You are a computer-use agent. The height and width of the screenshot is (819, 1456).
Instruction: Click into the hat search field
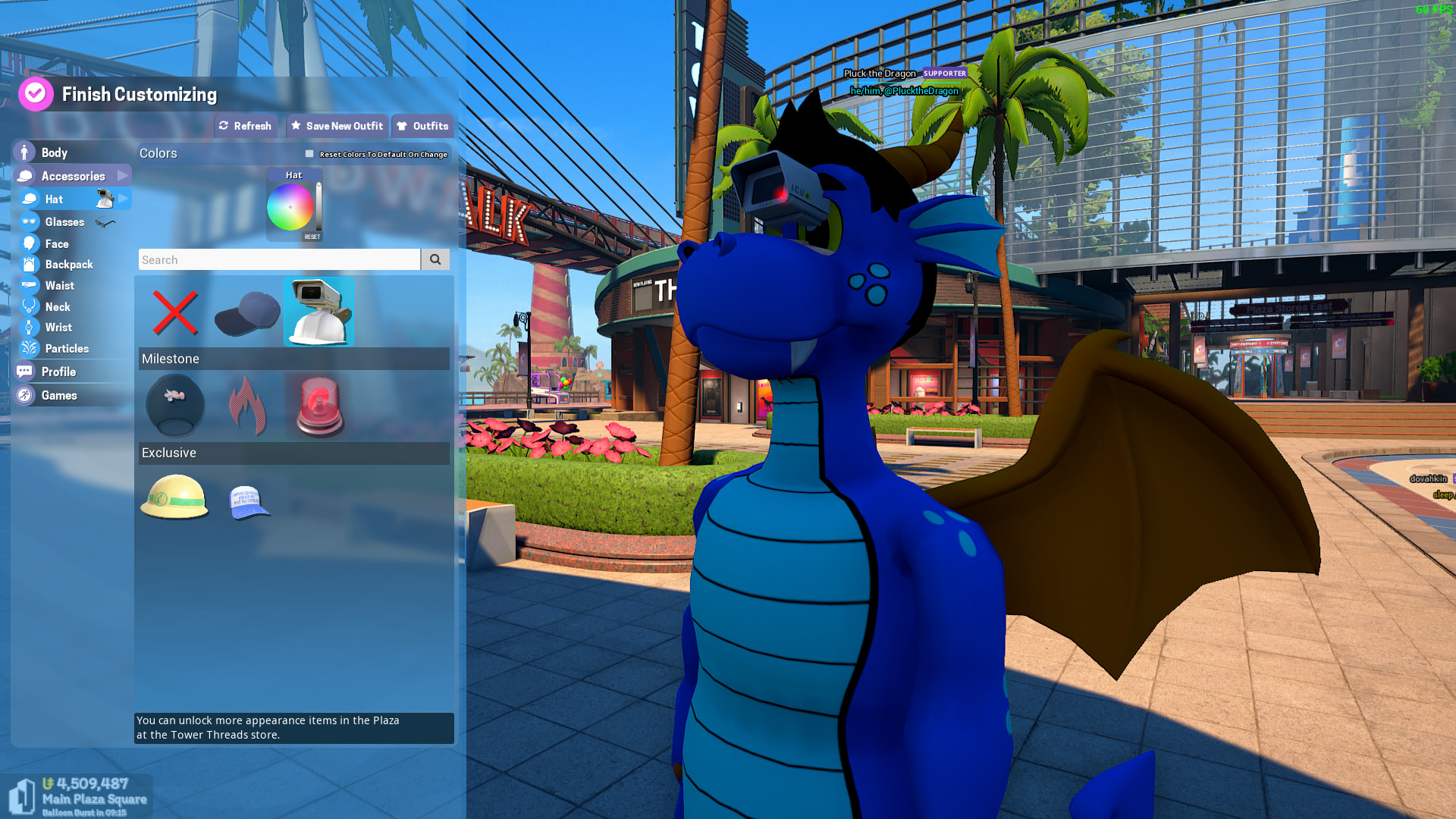(x=279, y=259)
